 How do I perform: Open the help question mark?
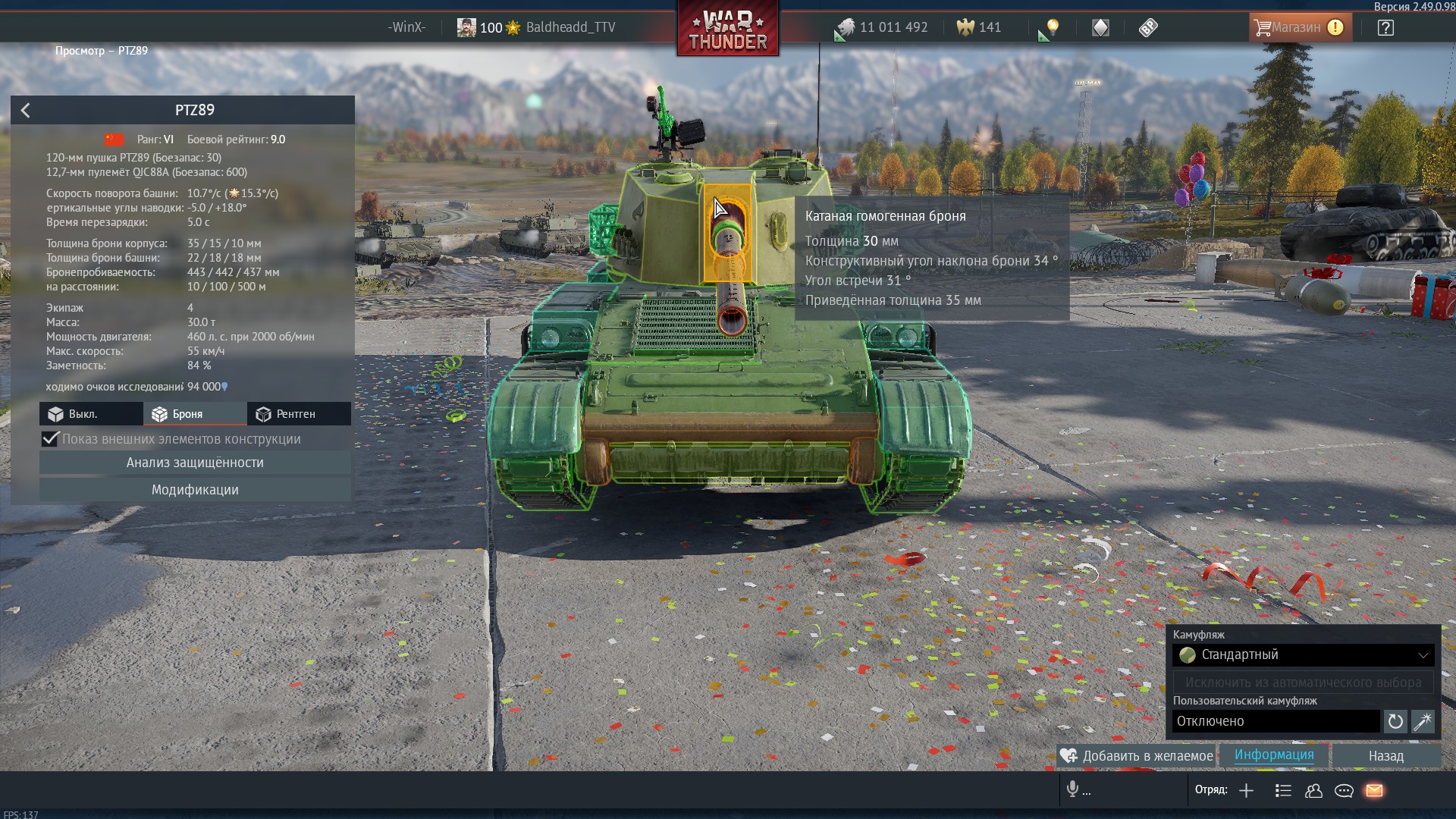pyautogui.click(x=1385, y=28)
